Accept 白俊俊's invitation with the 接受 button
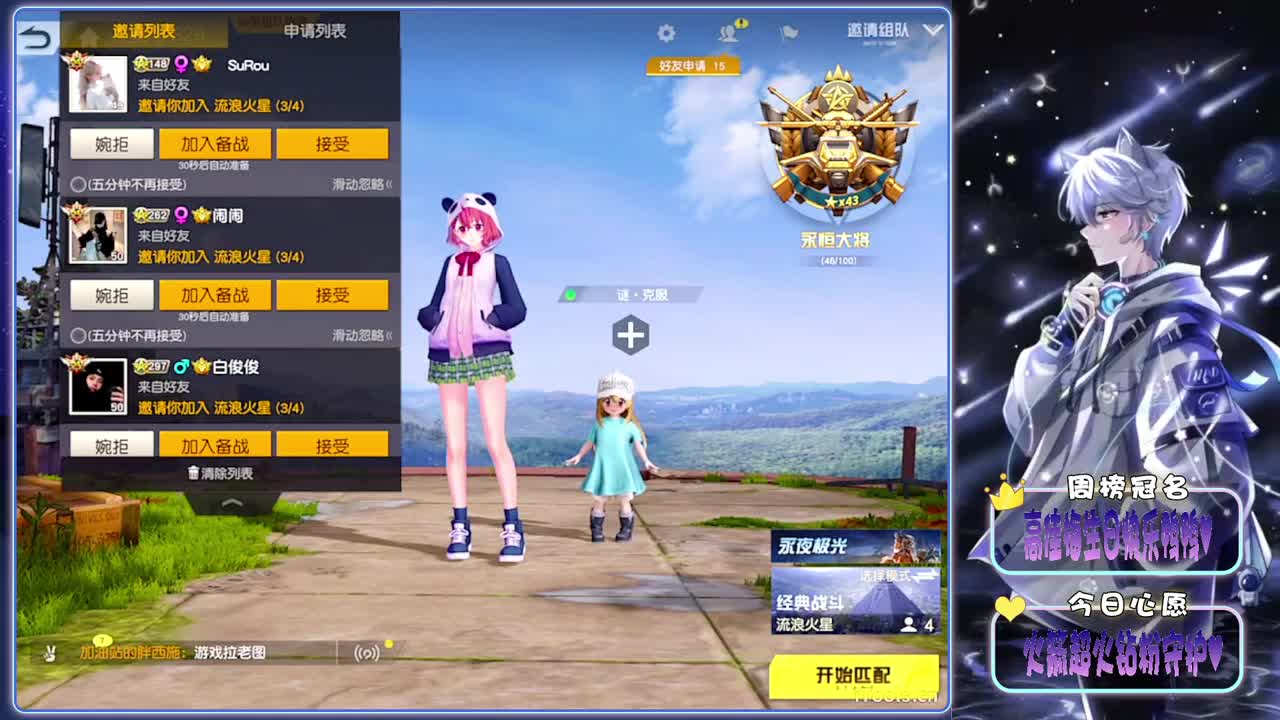 333,443
